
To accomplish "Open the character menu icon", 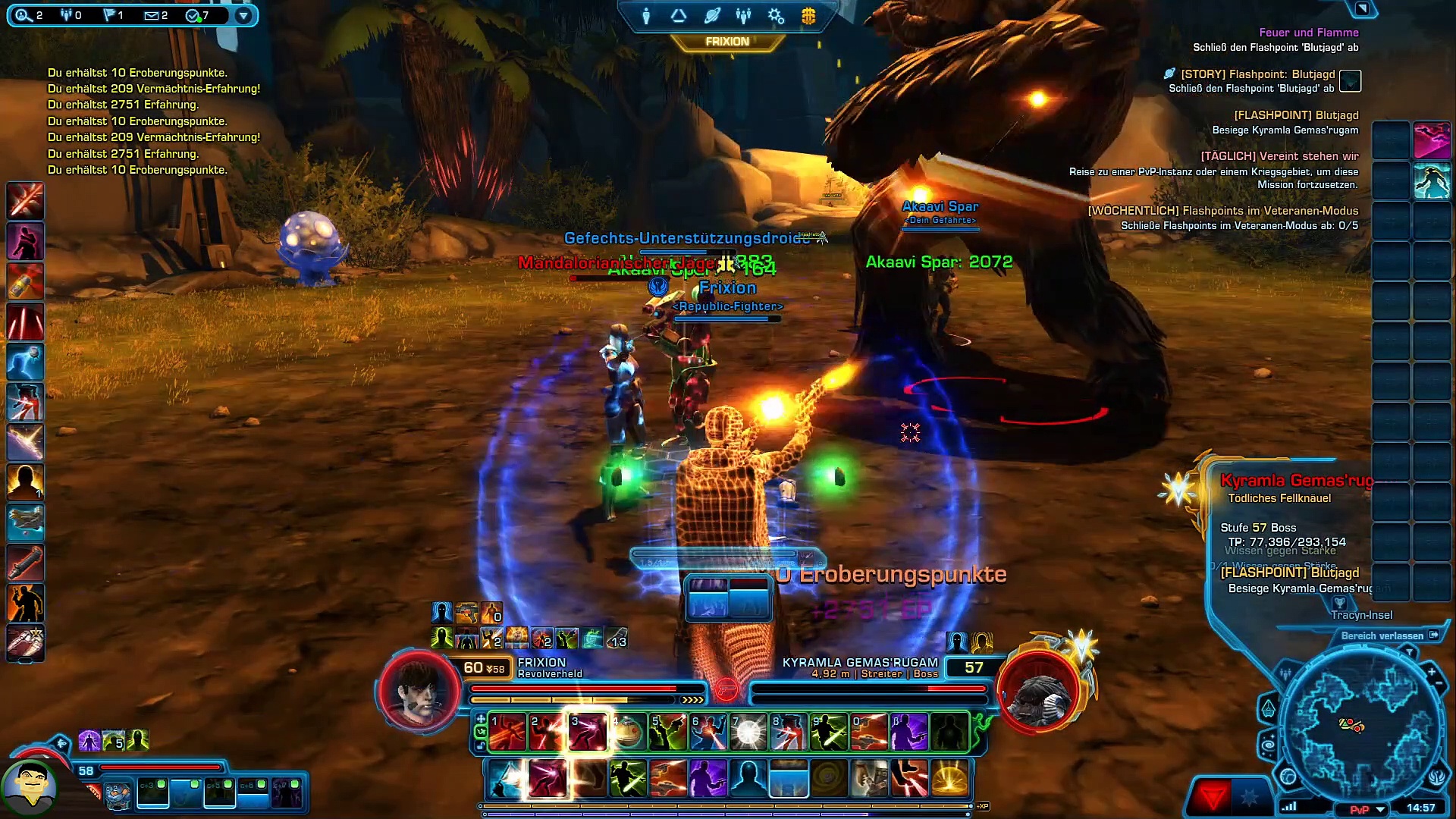I will click(646, 16).
